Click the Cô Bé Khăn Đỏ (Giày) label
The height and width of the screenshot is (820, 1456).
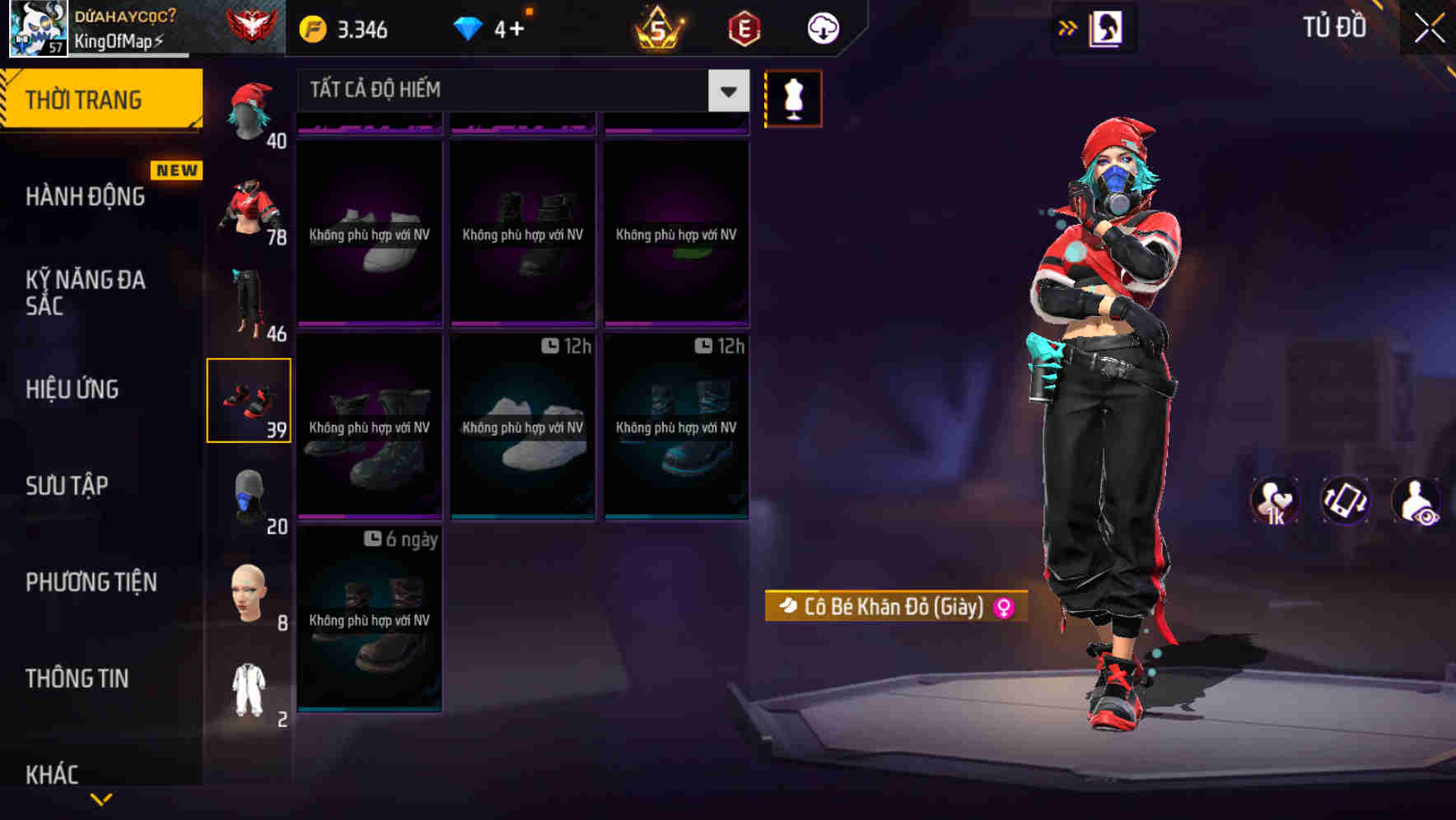point(892,607)
